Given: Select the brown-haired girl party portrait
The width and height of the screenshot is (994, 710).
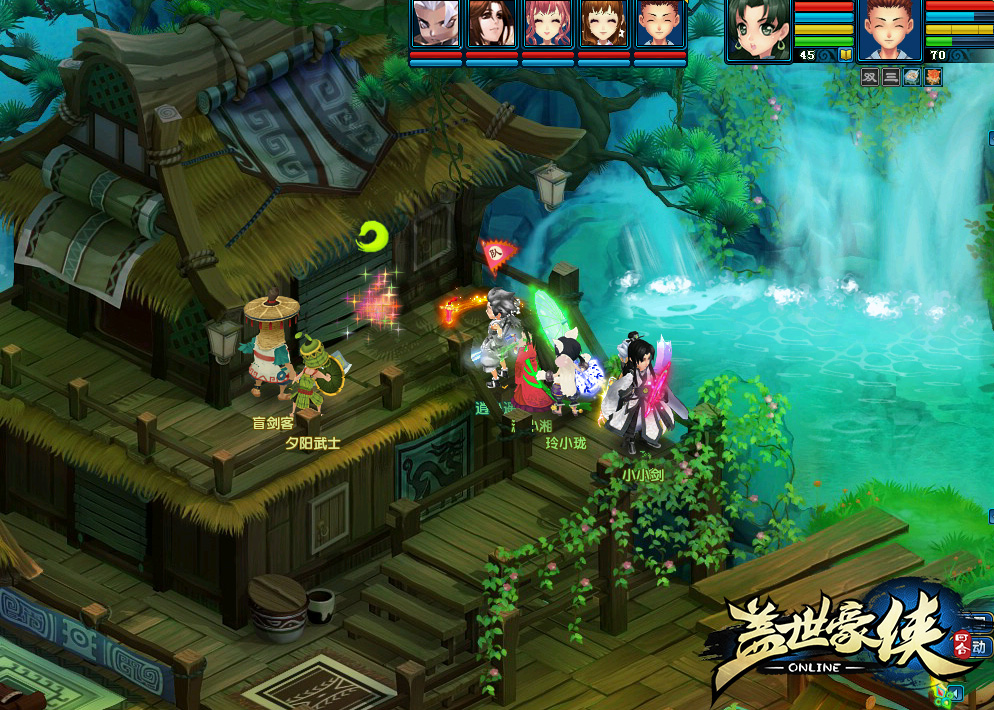Looking at the screenshot, I should (604, 24).
